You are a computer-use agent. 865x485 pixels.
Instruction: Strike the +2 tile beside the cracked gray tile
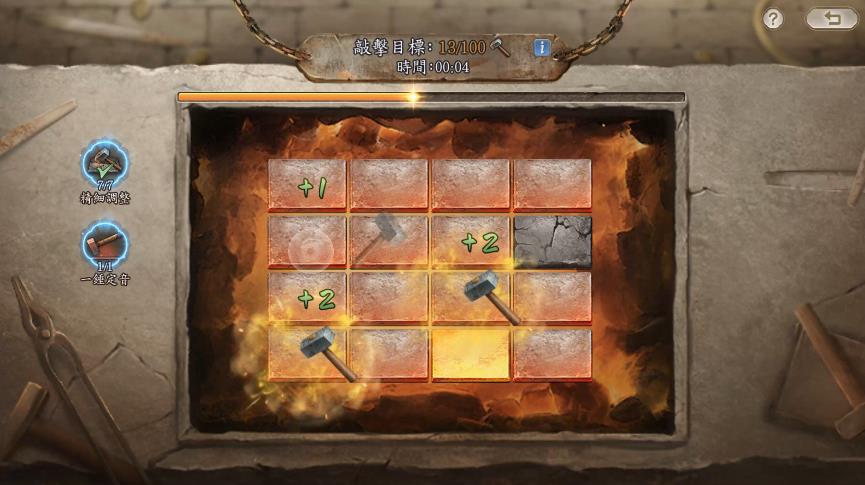pos(470,241)
